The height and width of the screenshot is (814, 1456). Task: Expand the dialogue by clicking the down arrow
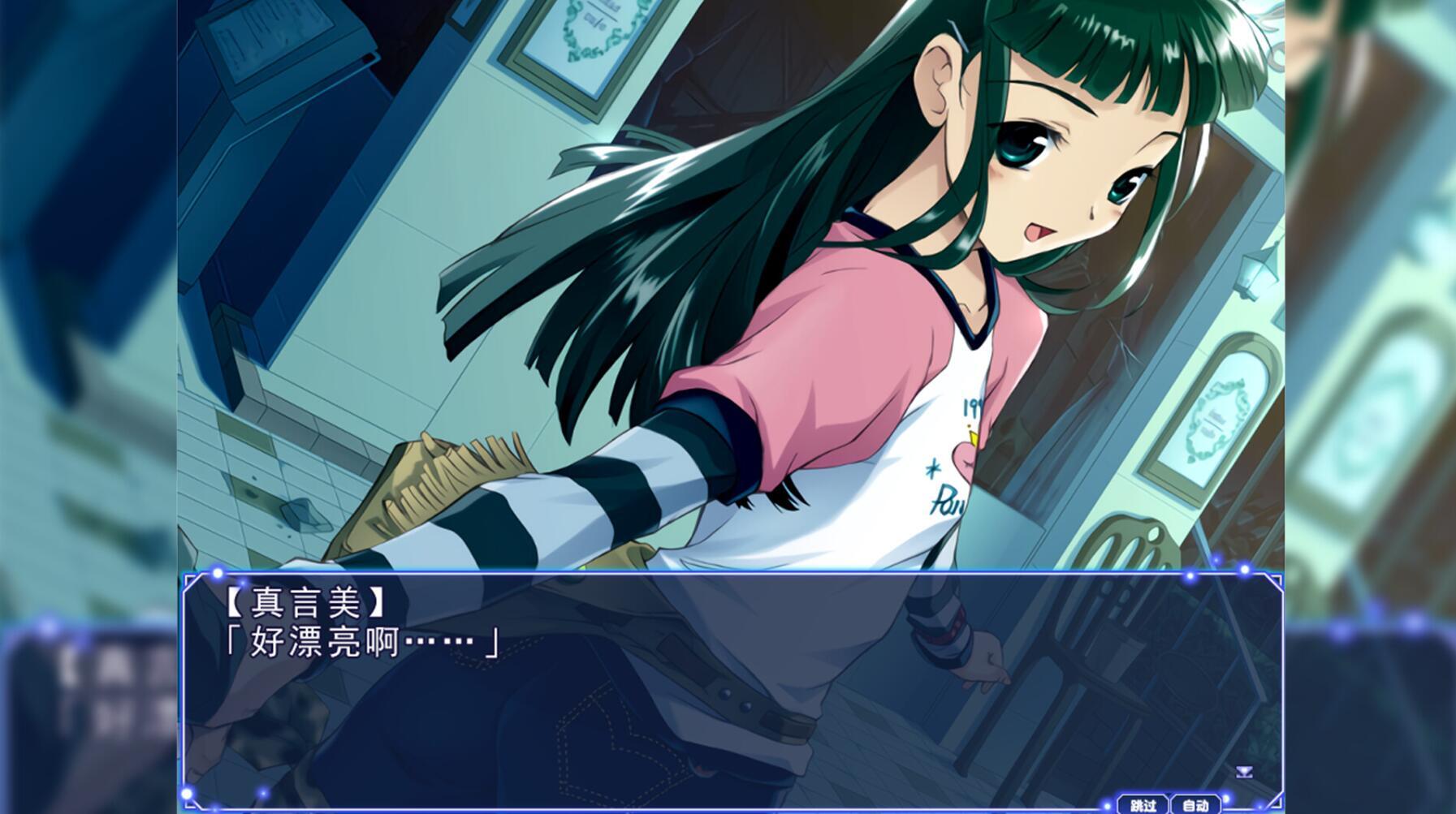(x=1243, y=772)
